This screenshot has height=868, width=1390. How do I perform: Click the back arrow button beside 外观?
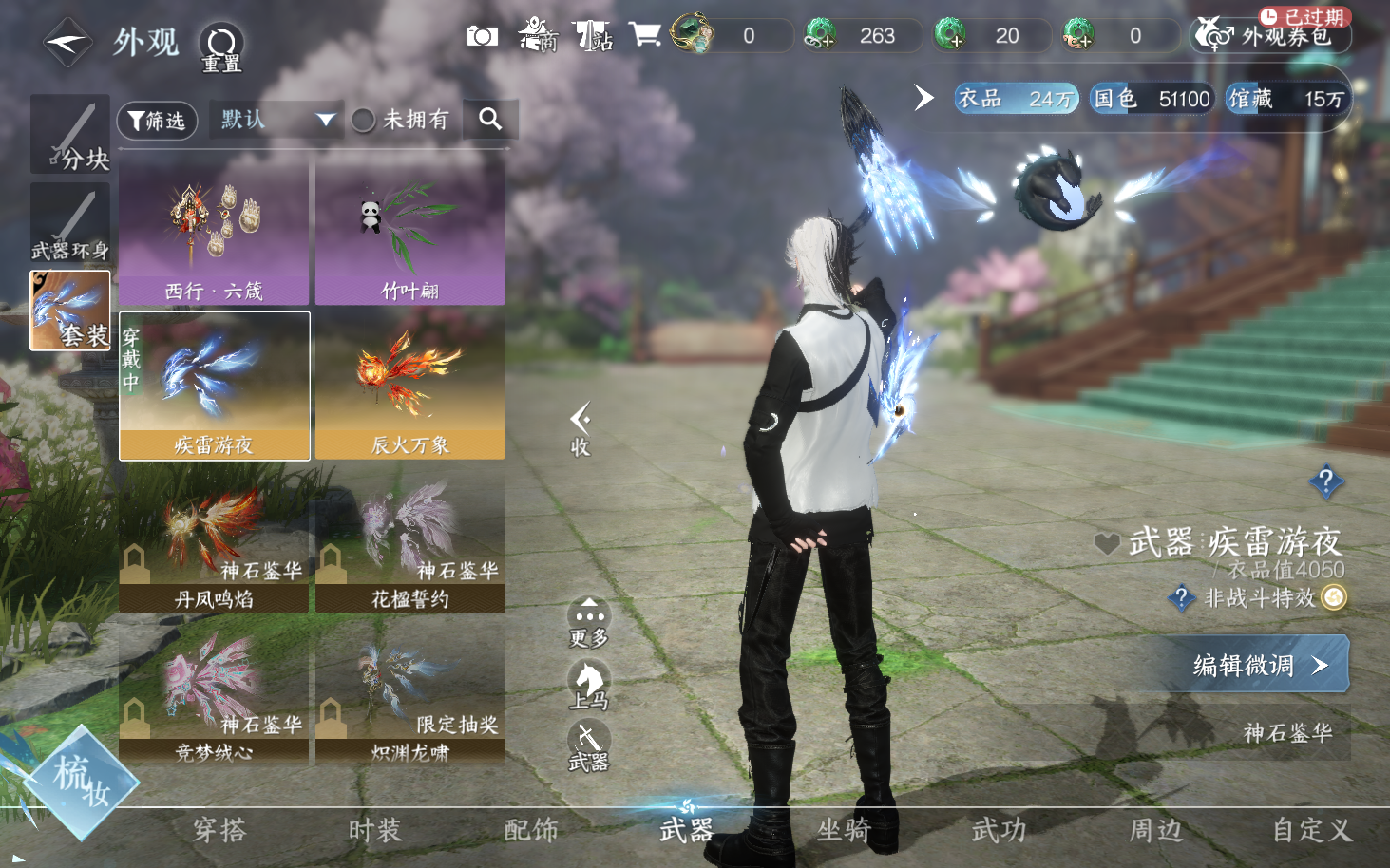pos(67,43)
